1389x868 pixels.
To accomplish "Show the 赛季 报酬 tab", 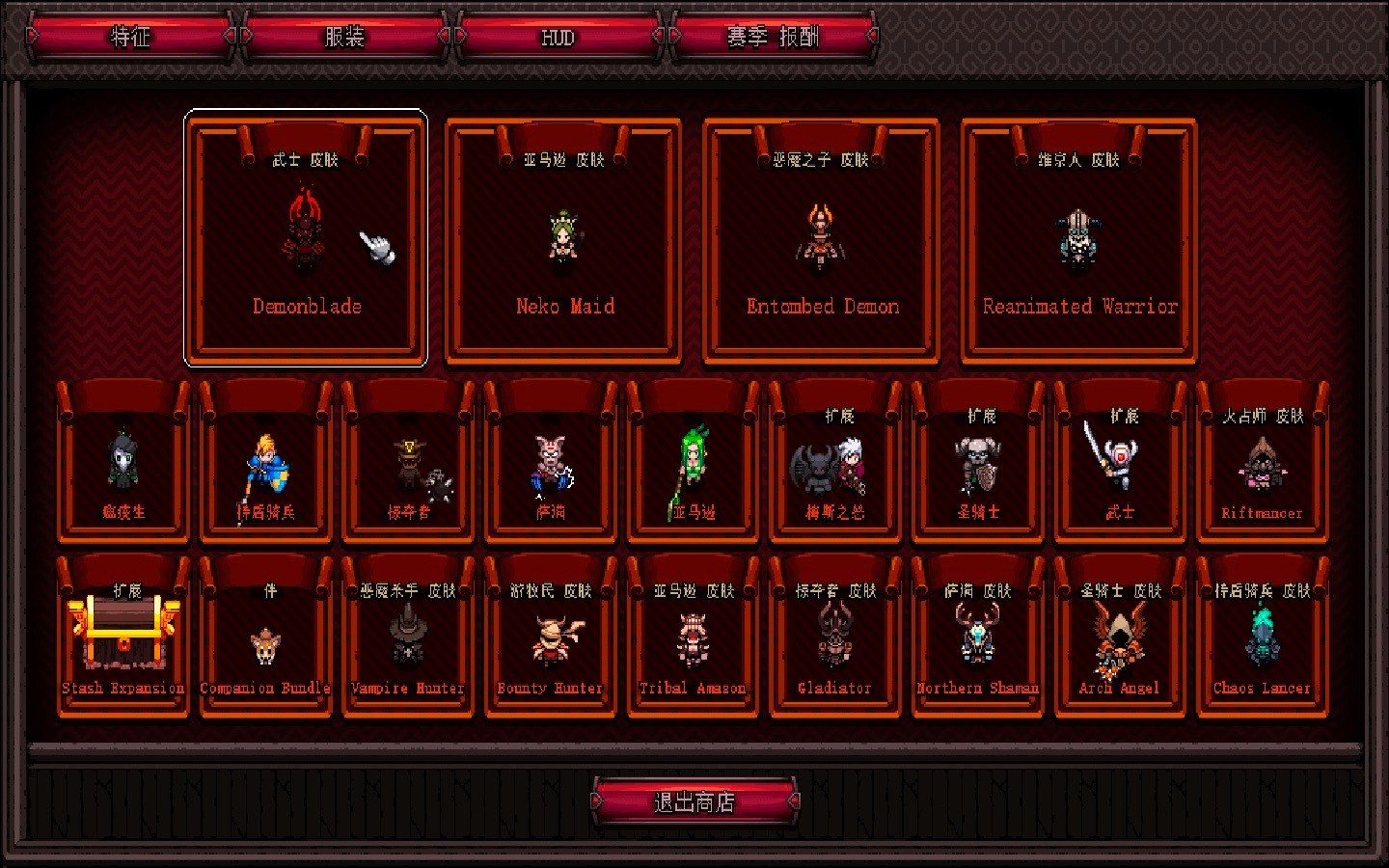I will [x=773, y=37].
